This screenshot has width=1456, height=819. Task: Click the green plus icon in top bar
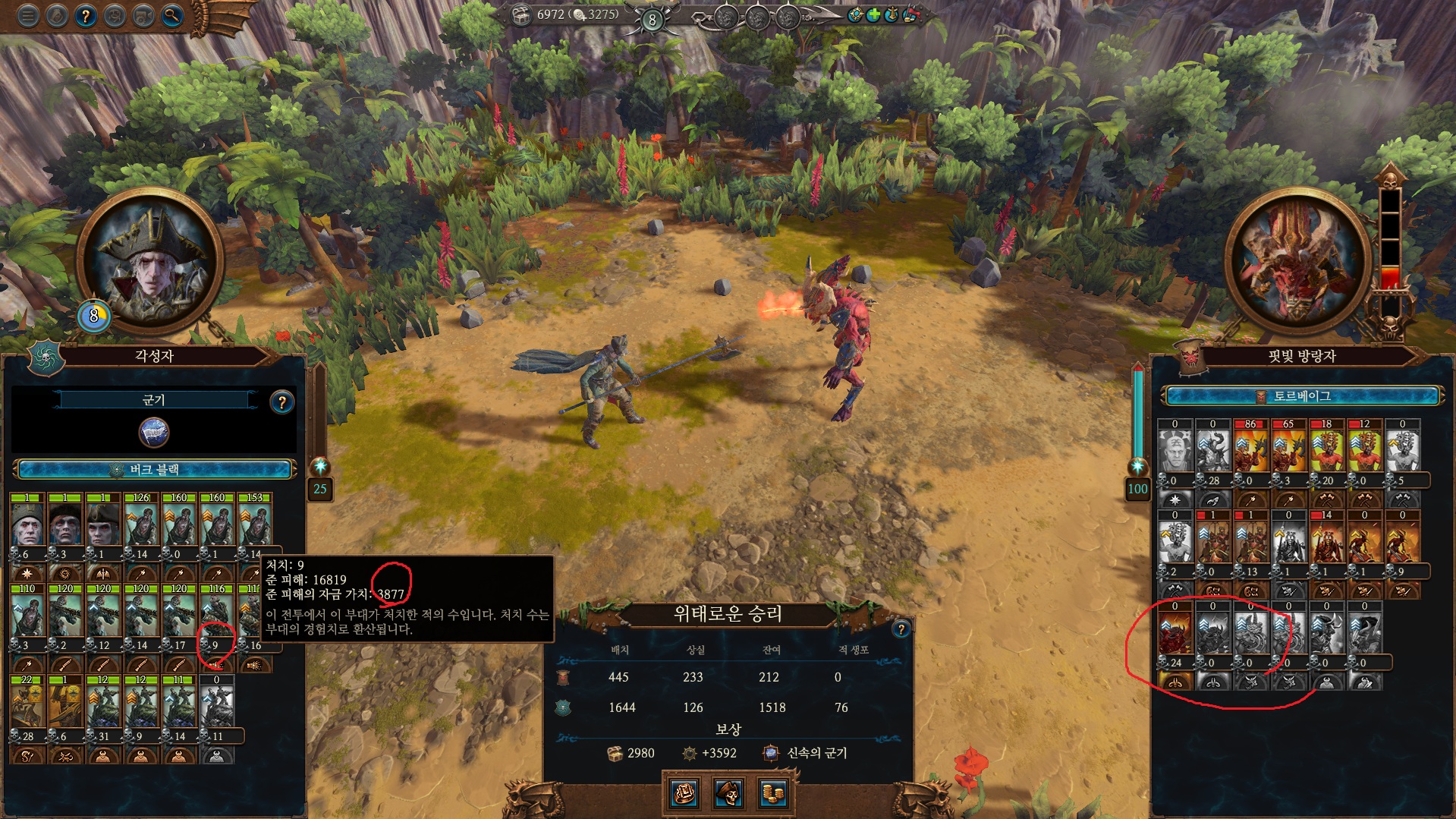[873, 15]
